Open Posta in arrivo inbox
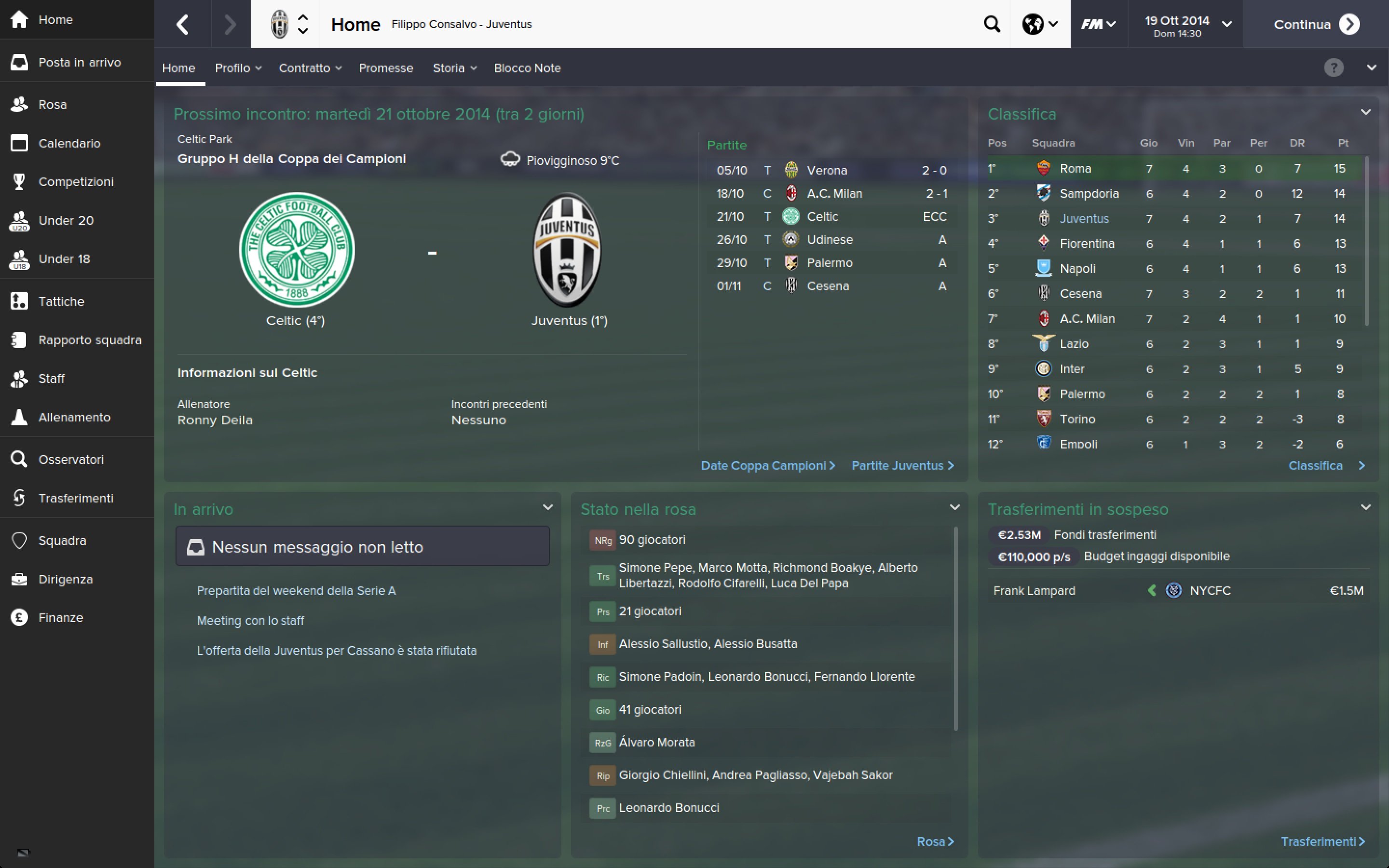This screenshot has width=1389, height=868. (79, 62)
